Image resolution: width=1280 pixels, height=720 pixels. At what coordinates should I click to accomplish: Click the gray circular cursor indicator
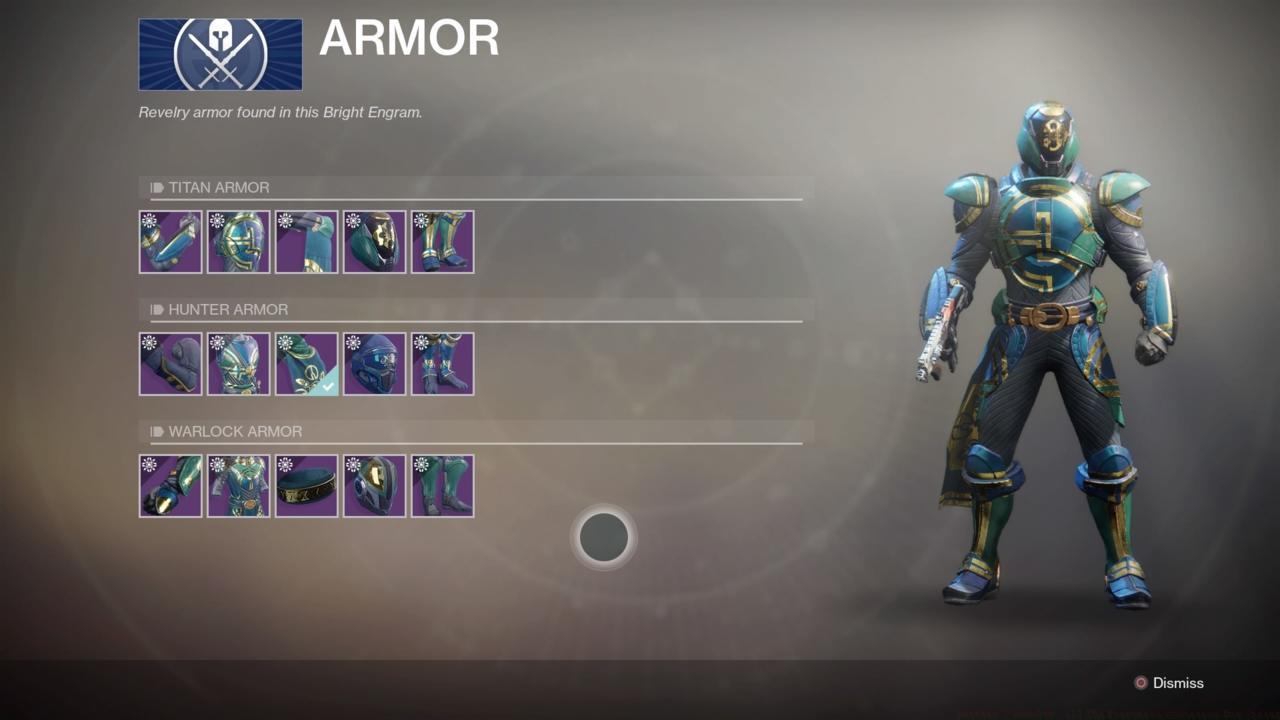point(603,537)
